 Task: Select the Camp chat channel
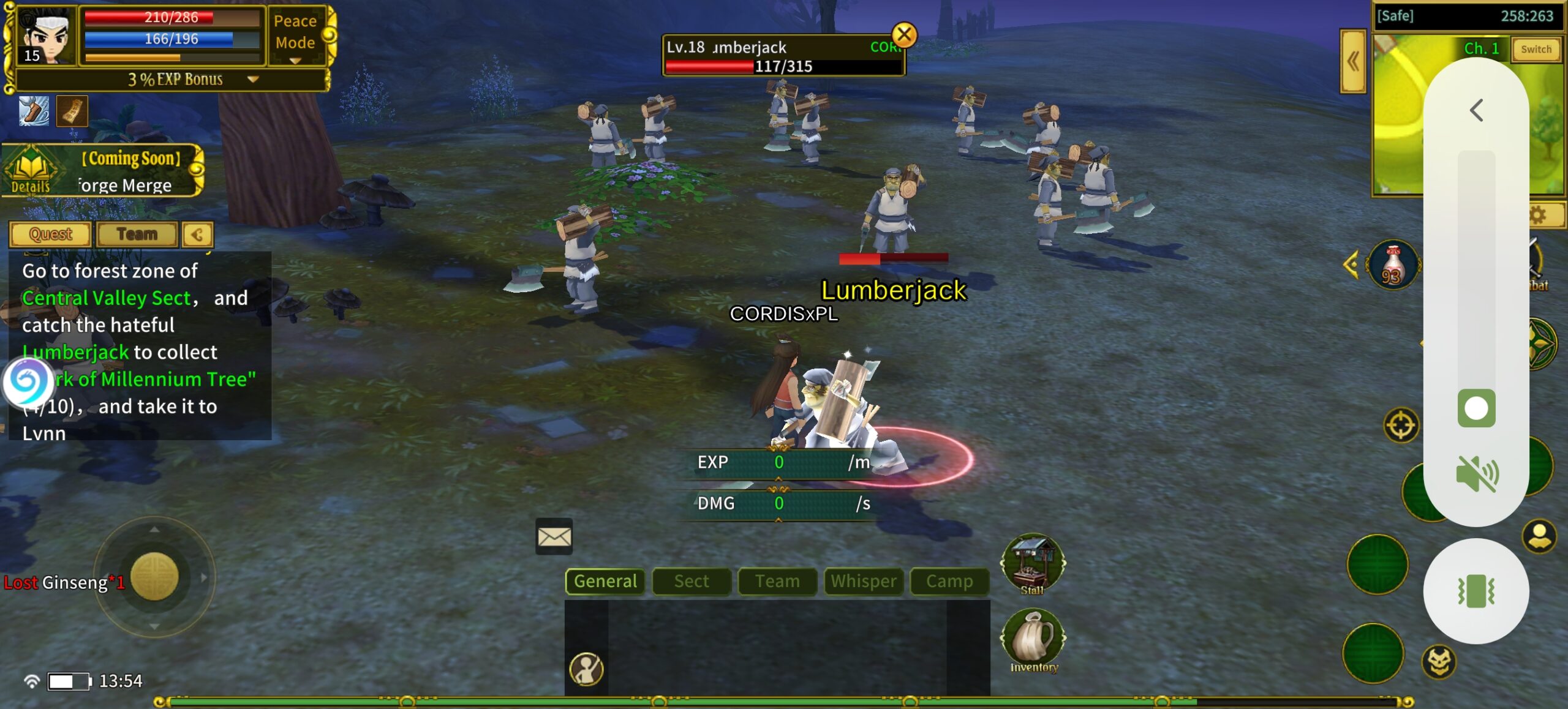click(949, 581)
